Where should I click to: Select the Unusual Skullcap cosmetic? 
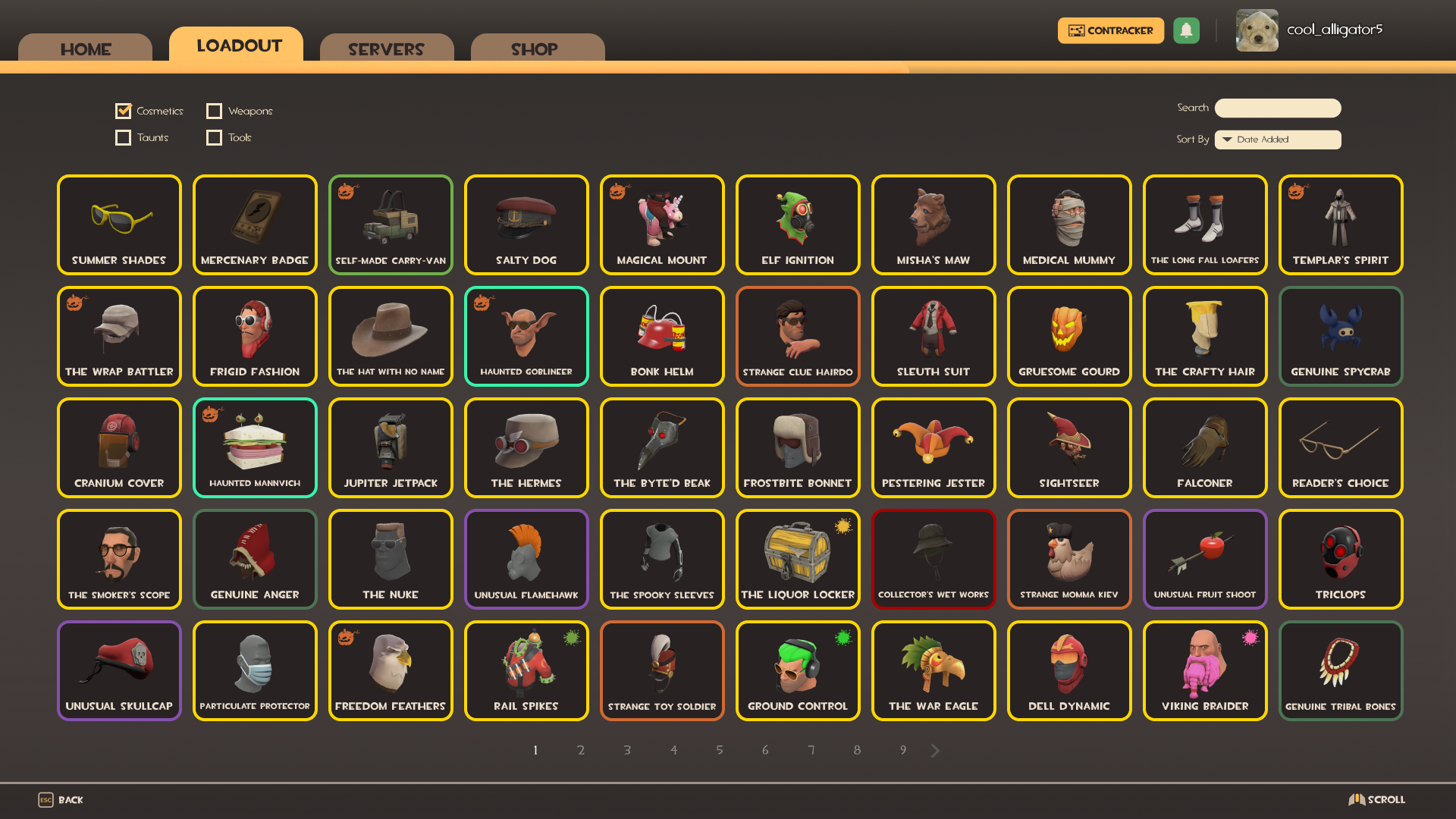pos(119,670)
